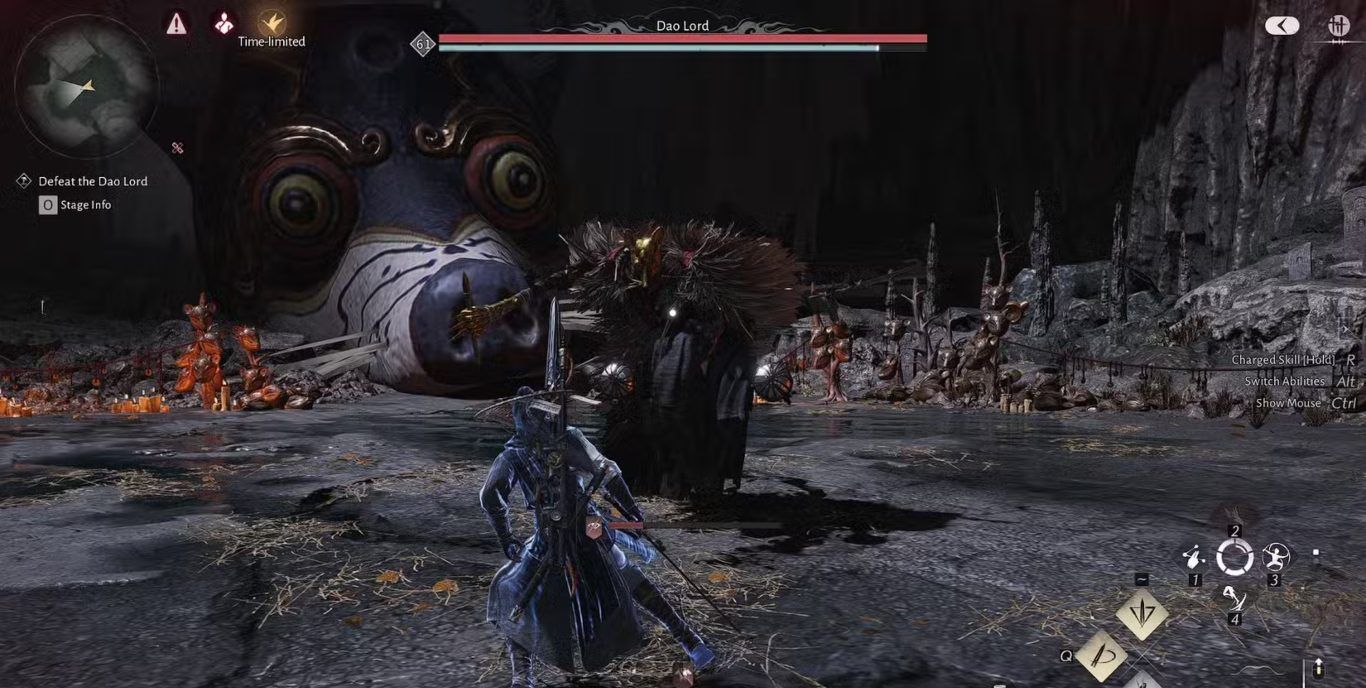This screenshot has height=688, width=1366.
Task: Click the circular minimap
Action: click(85, 86)
